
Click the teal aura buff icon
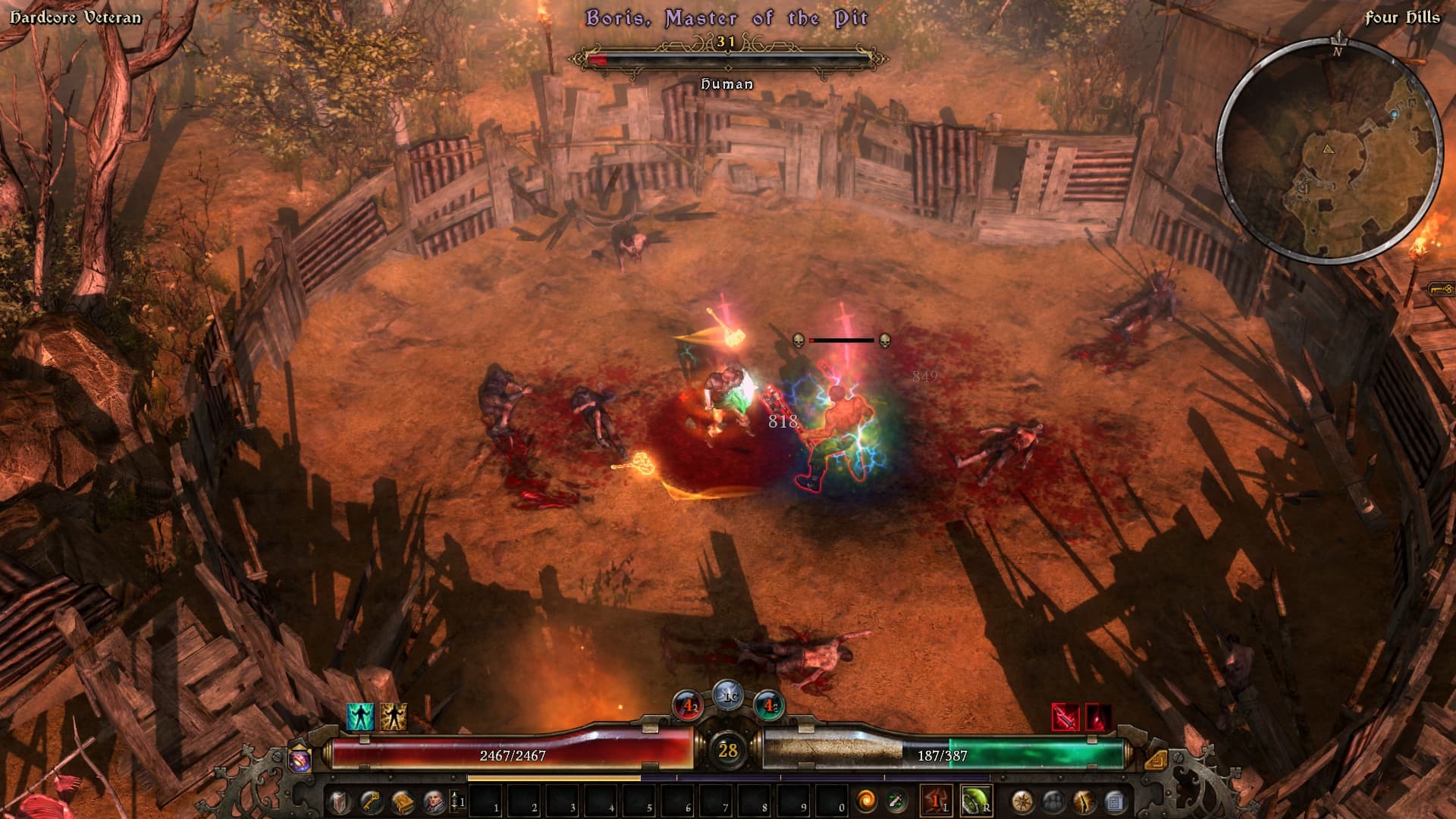click(x=360, y=717)
